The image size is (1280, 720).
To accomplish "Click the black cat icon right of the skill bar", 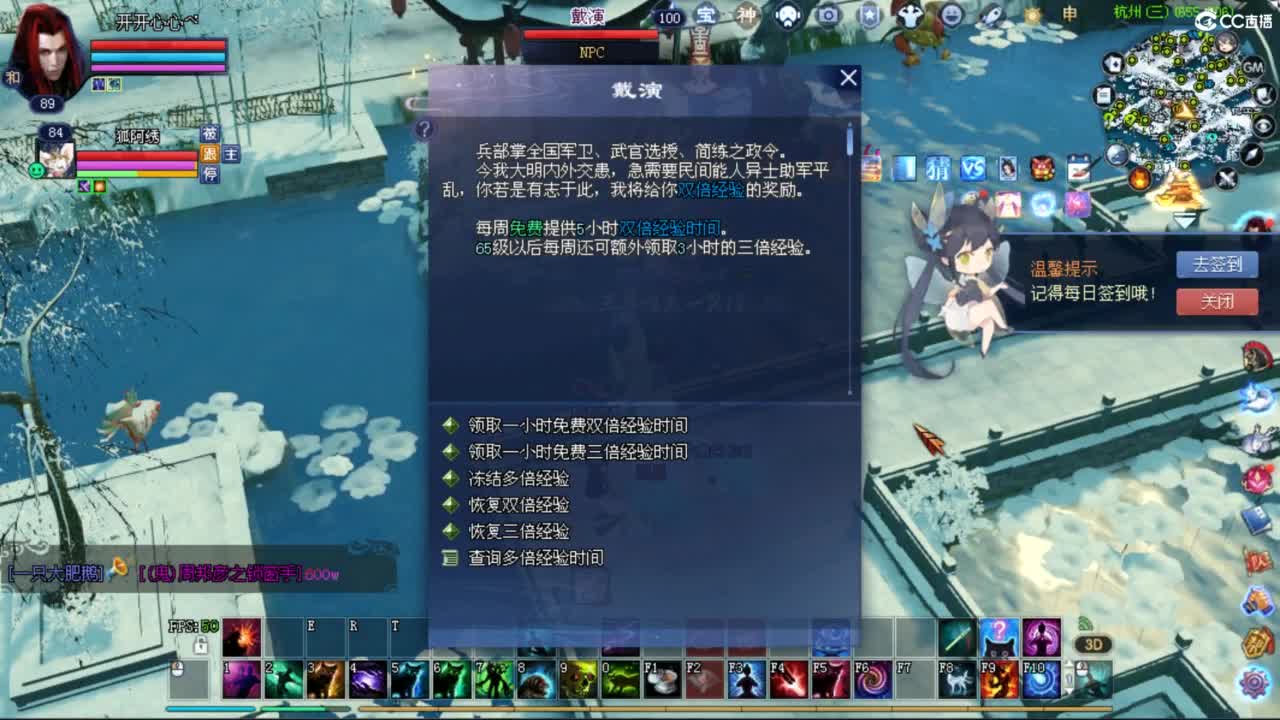I will 998,652.
